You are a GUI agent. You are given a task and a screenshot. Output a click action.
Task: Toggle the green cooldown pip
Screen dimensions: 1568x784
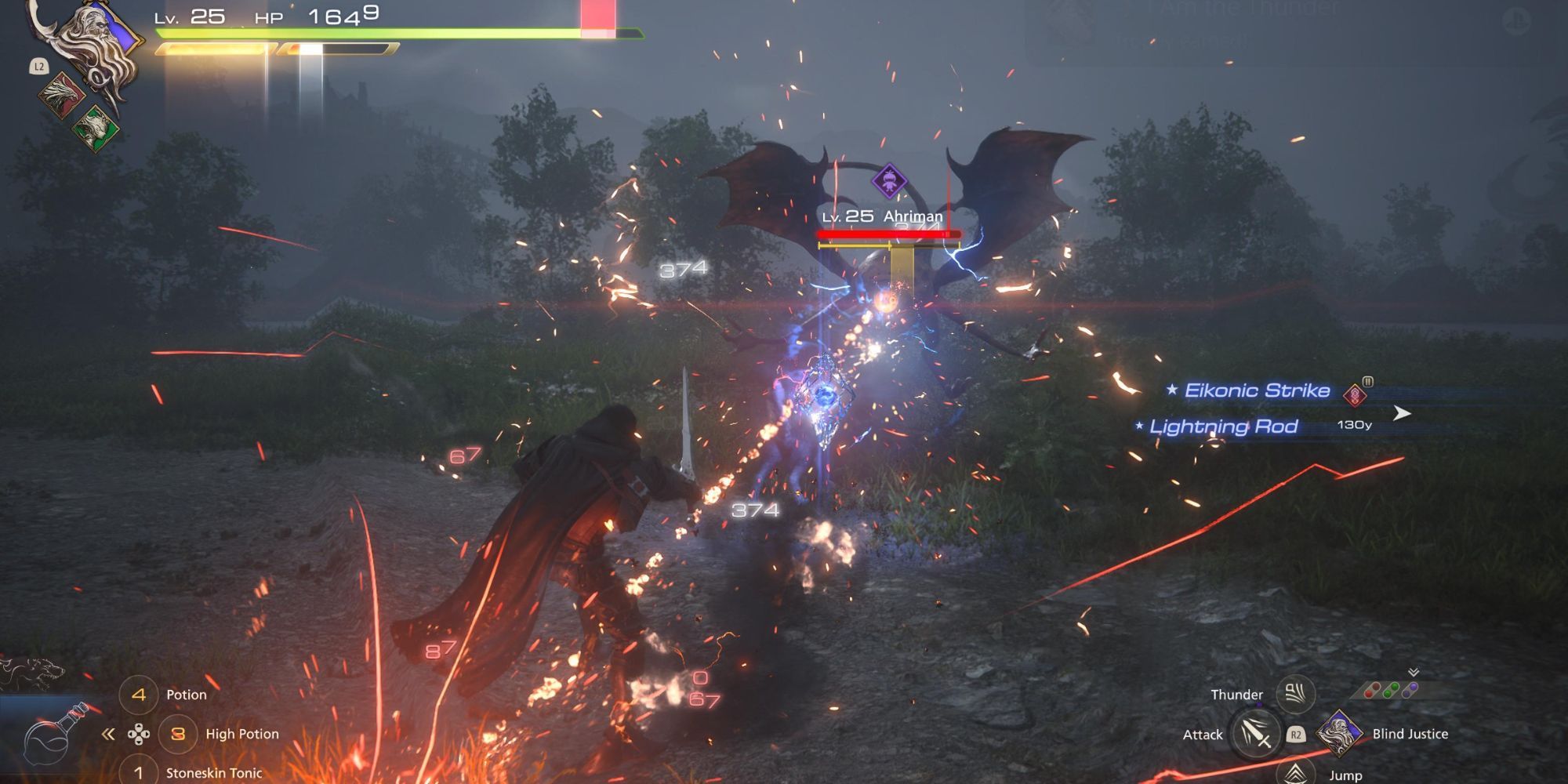[x=1389, y=689]
